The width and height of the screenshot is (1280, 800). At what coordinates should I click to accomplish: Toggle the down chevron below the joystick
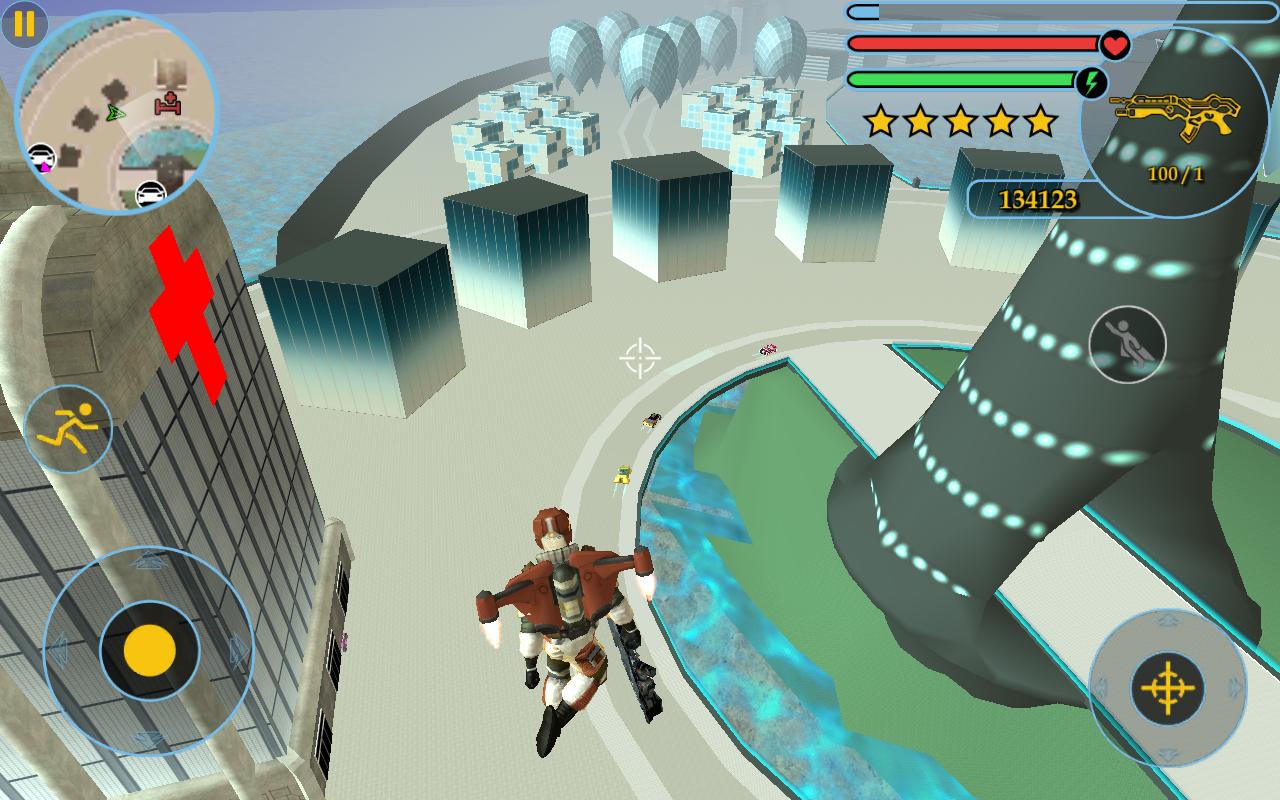[x=148, y=738]
